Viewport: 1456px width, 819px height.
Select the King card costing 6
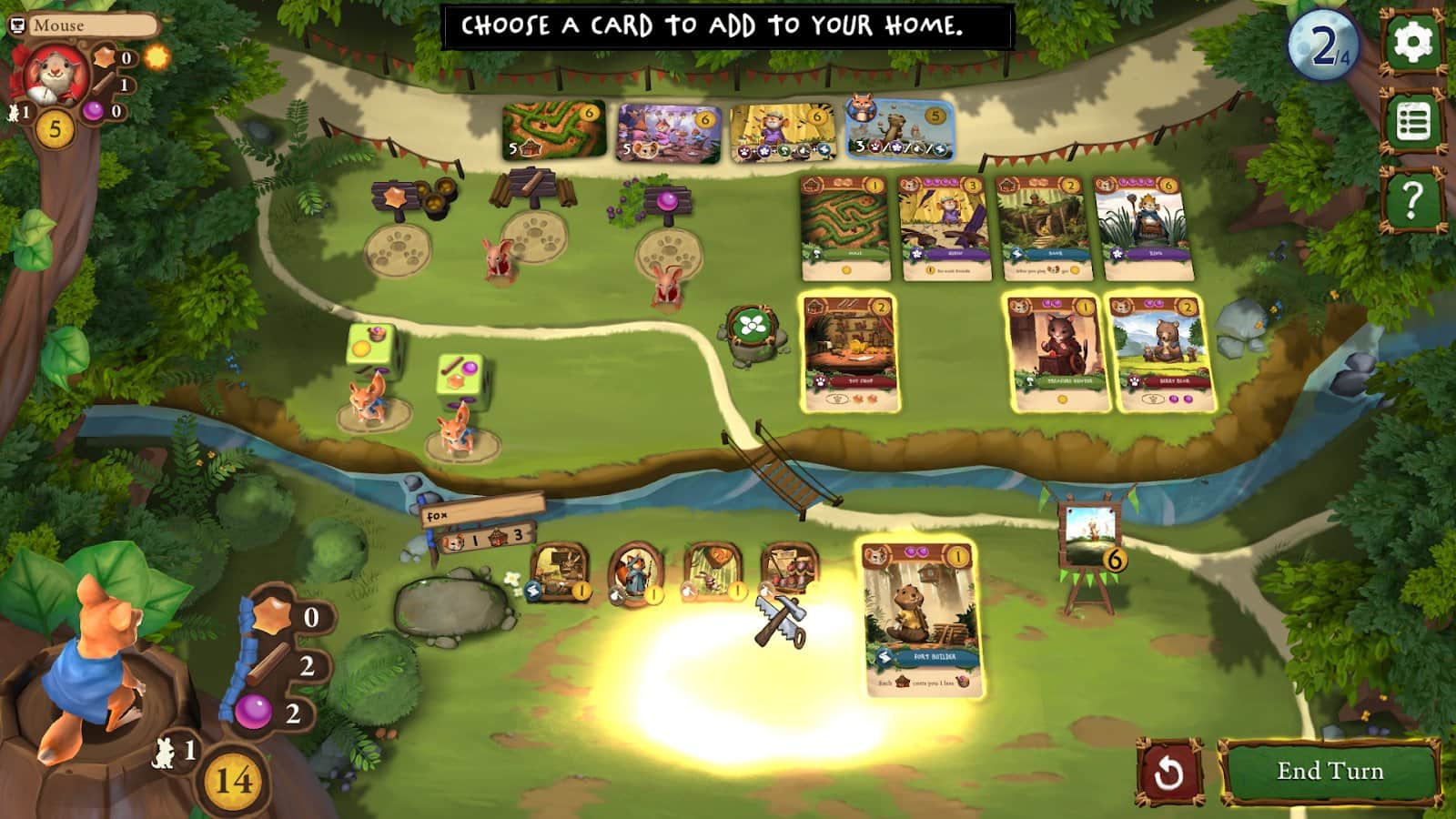(1142, 232)
